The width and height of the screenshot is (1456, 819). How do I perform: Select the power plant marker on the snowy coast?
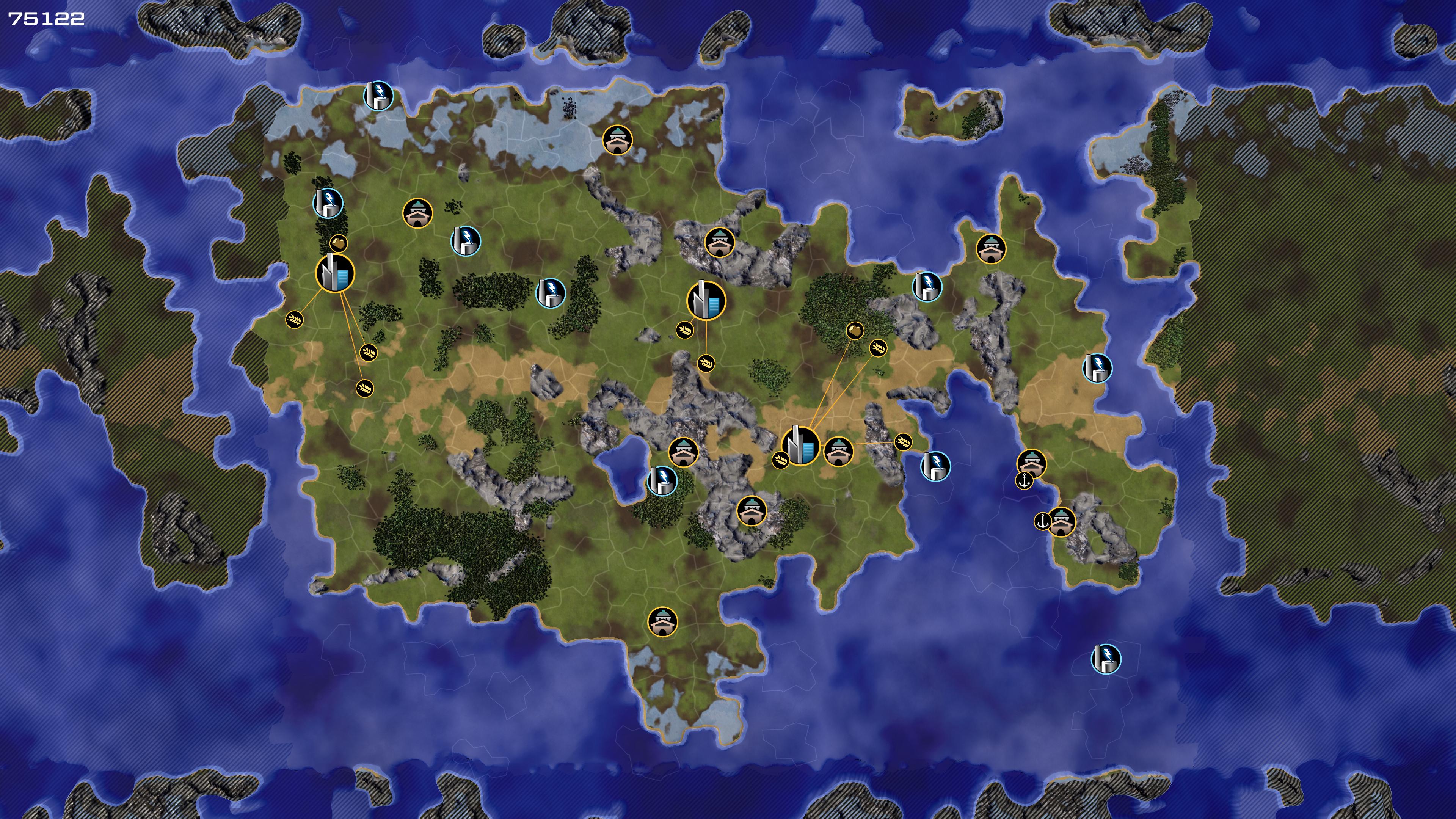pos(378,96)
